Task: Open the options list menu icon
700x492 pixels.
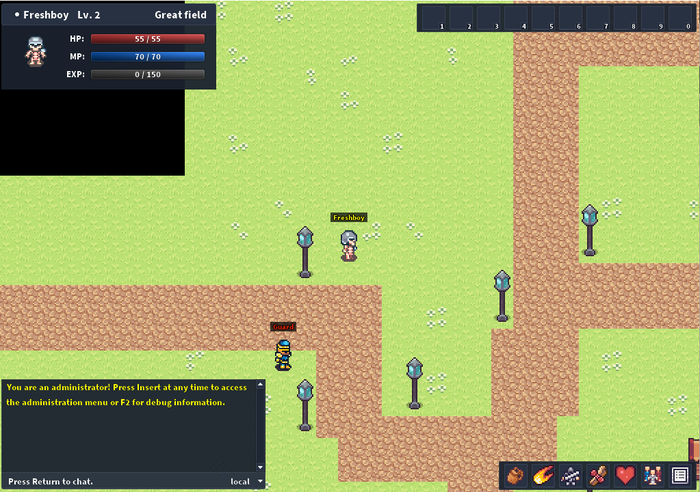Action: click(x=680, y=475)
